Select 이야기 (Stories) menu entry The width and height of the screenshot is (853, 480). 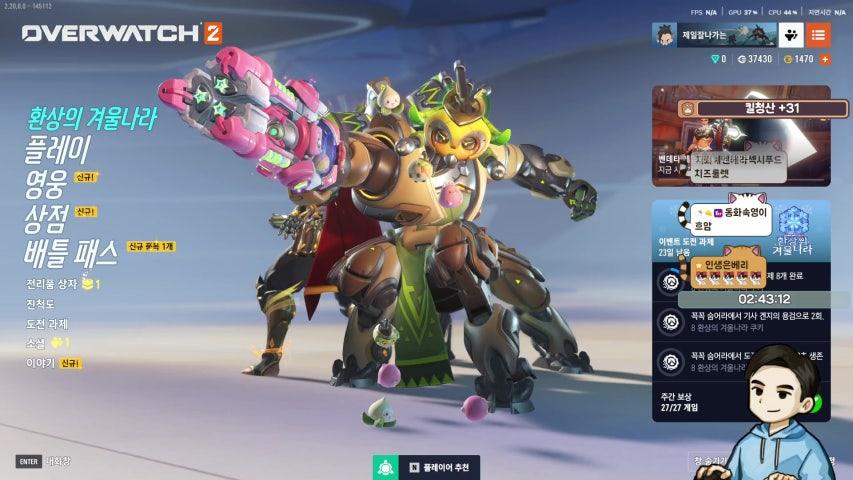tap(40, 362)
